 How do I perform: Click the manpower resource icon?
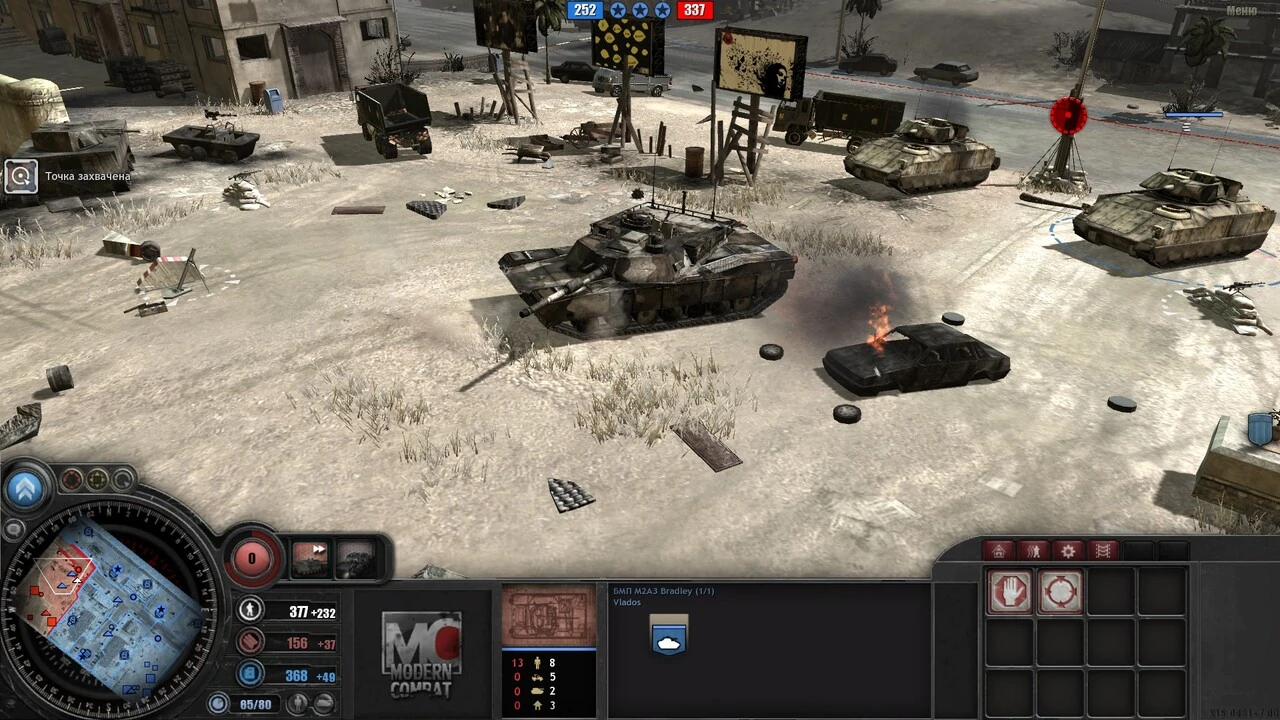(250, 611)
